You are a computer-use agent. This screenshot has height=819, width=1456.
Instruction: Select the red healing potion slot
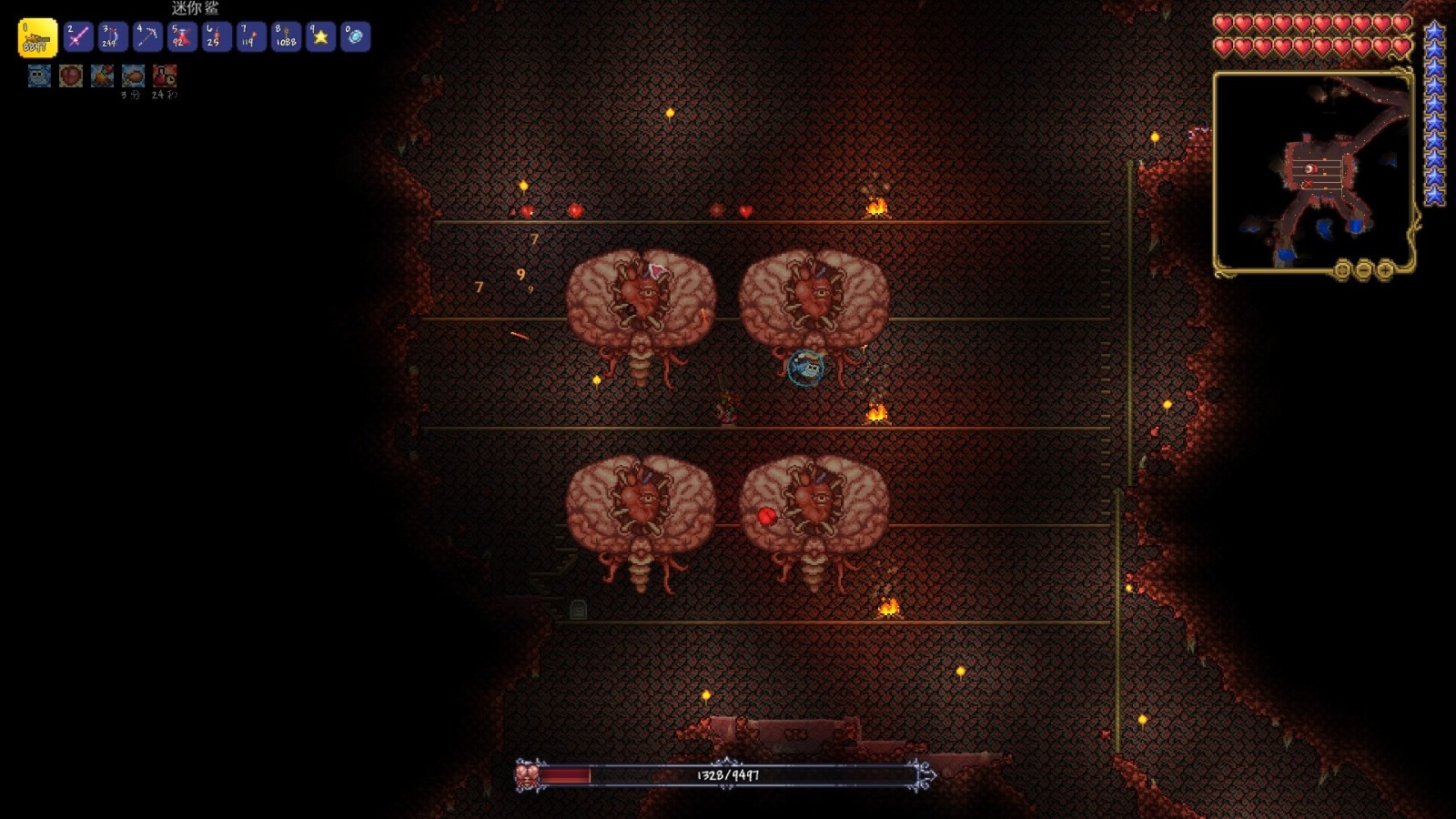point(182,37)
